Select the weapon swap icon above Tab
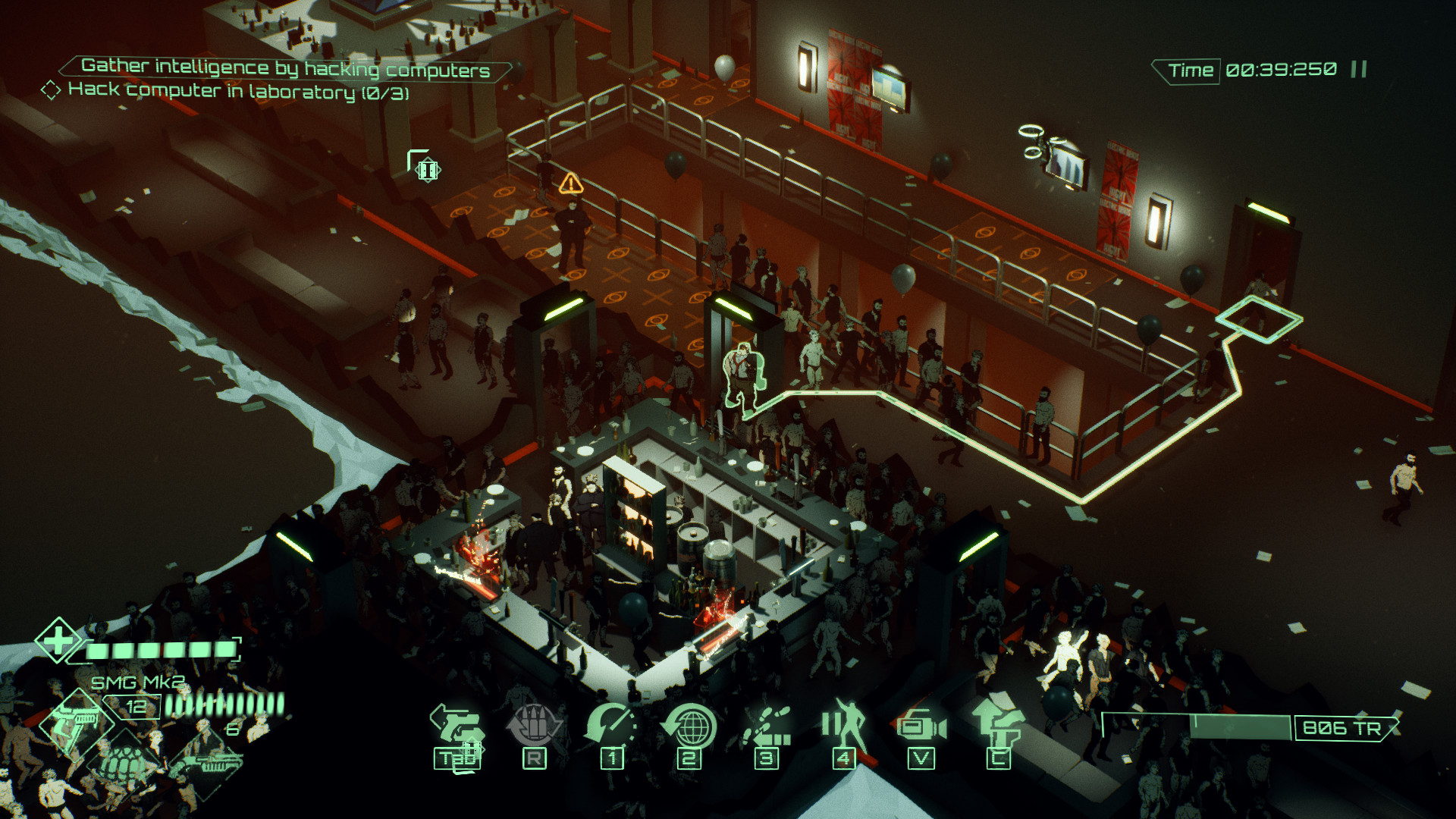 [x=457, y=724]
